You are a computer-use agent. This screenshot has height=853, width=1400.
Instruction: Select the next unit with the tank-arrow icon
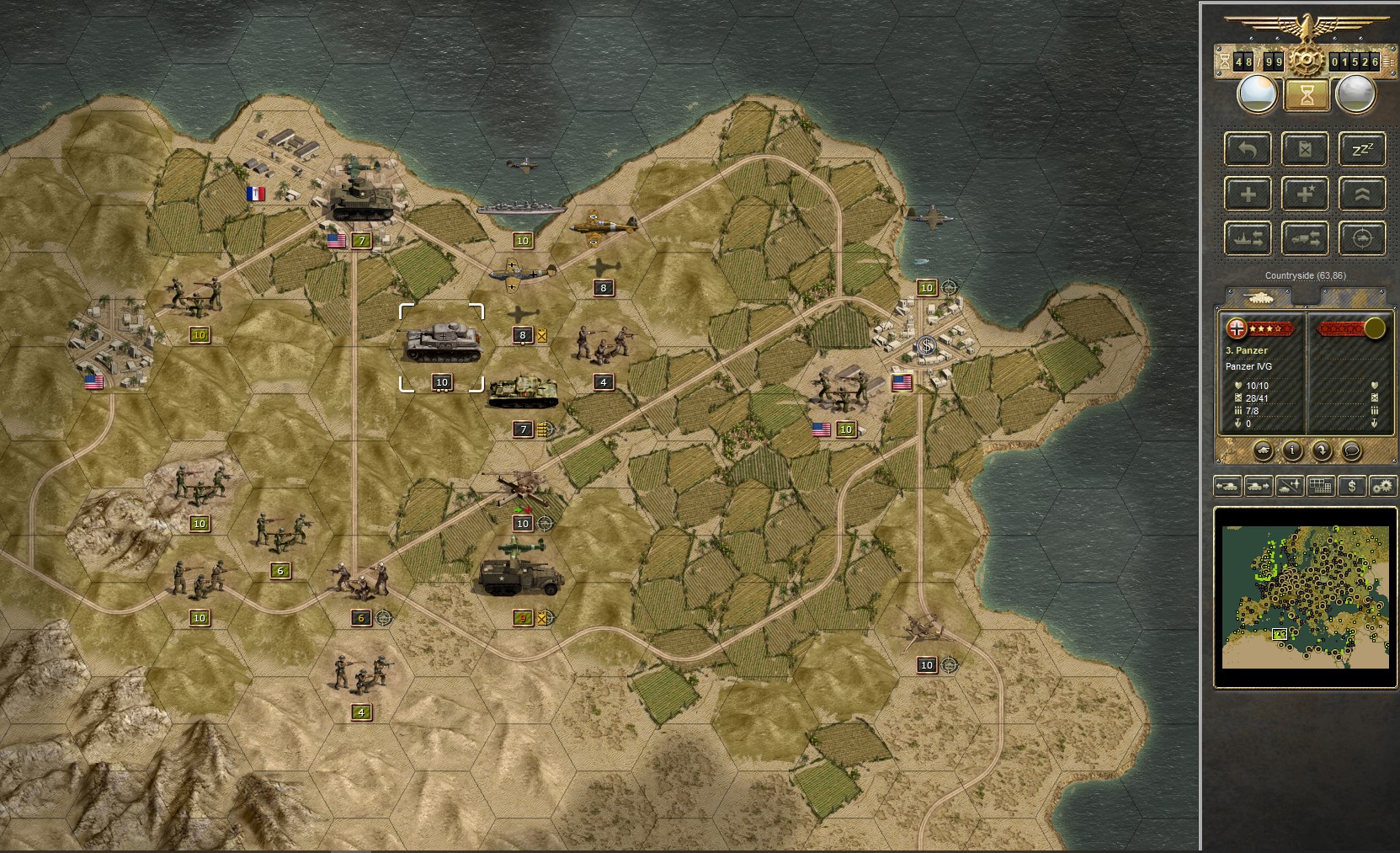[1258, 486]
